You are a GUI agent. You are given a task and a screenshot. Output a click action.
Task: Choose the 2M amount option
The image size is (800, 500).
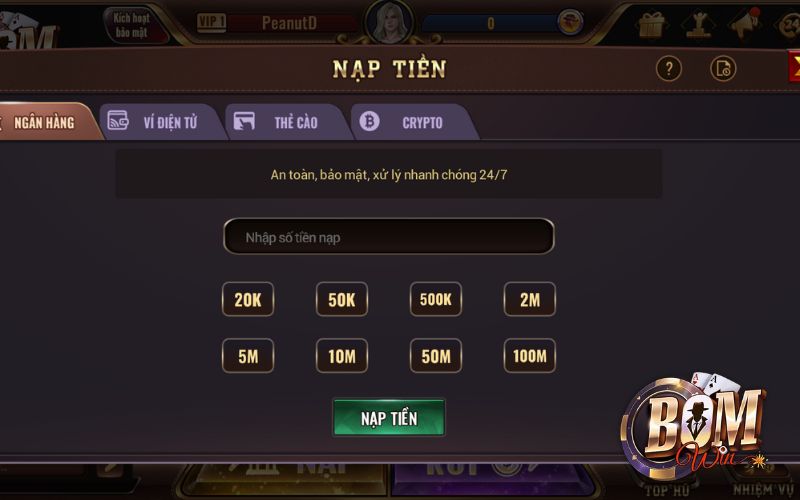pyautogui.click(x=530, y=299)
